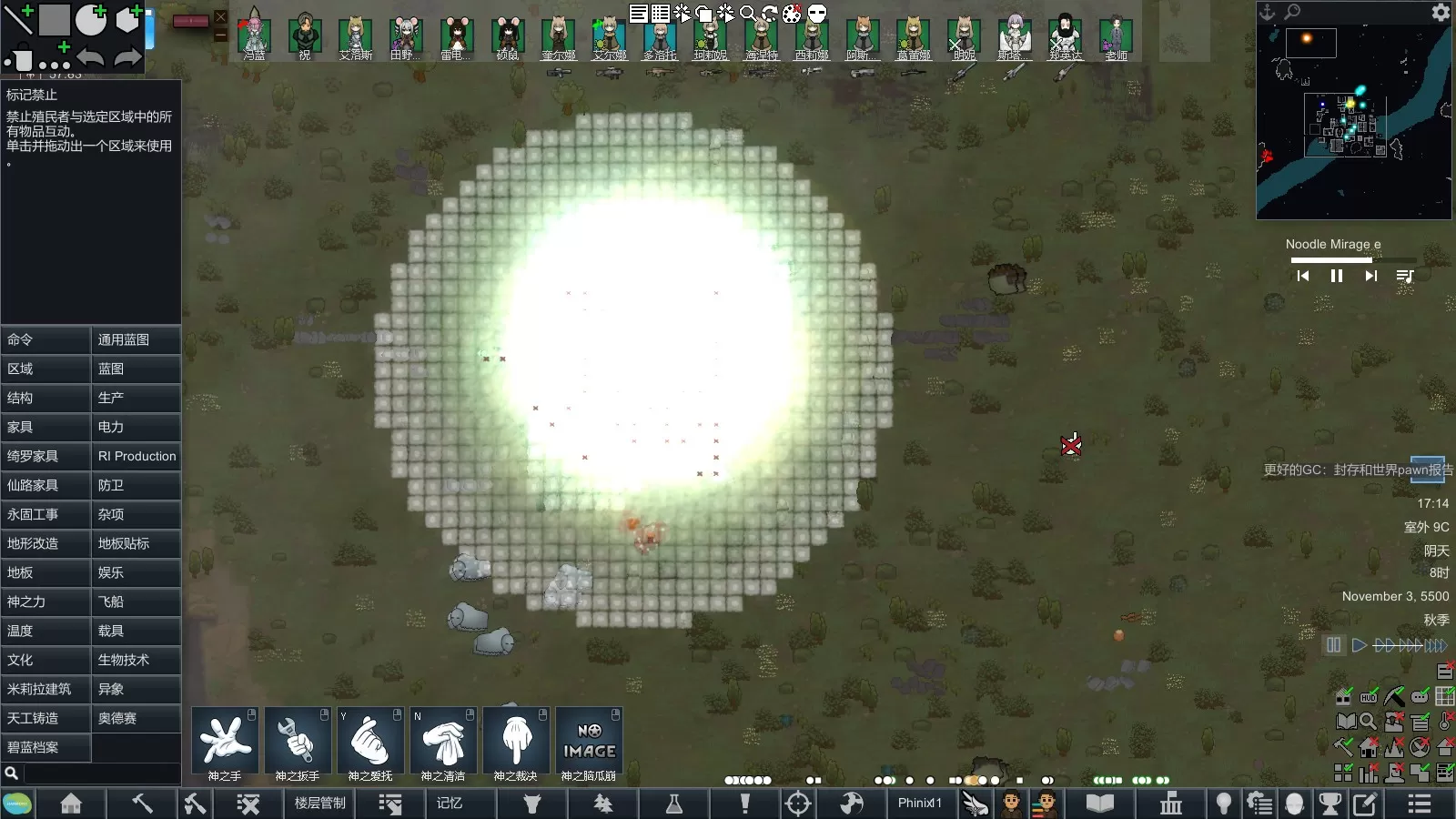
Task: Open the 命令 orders category
Action: 45,339
